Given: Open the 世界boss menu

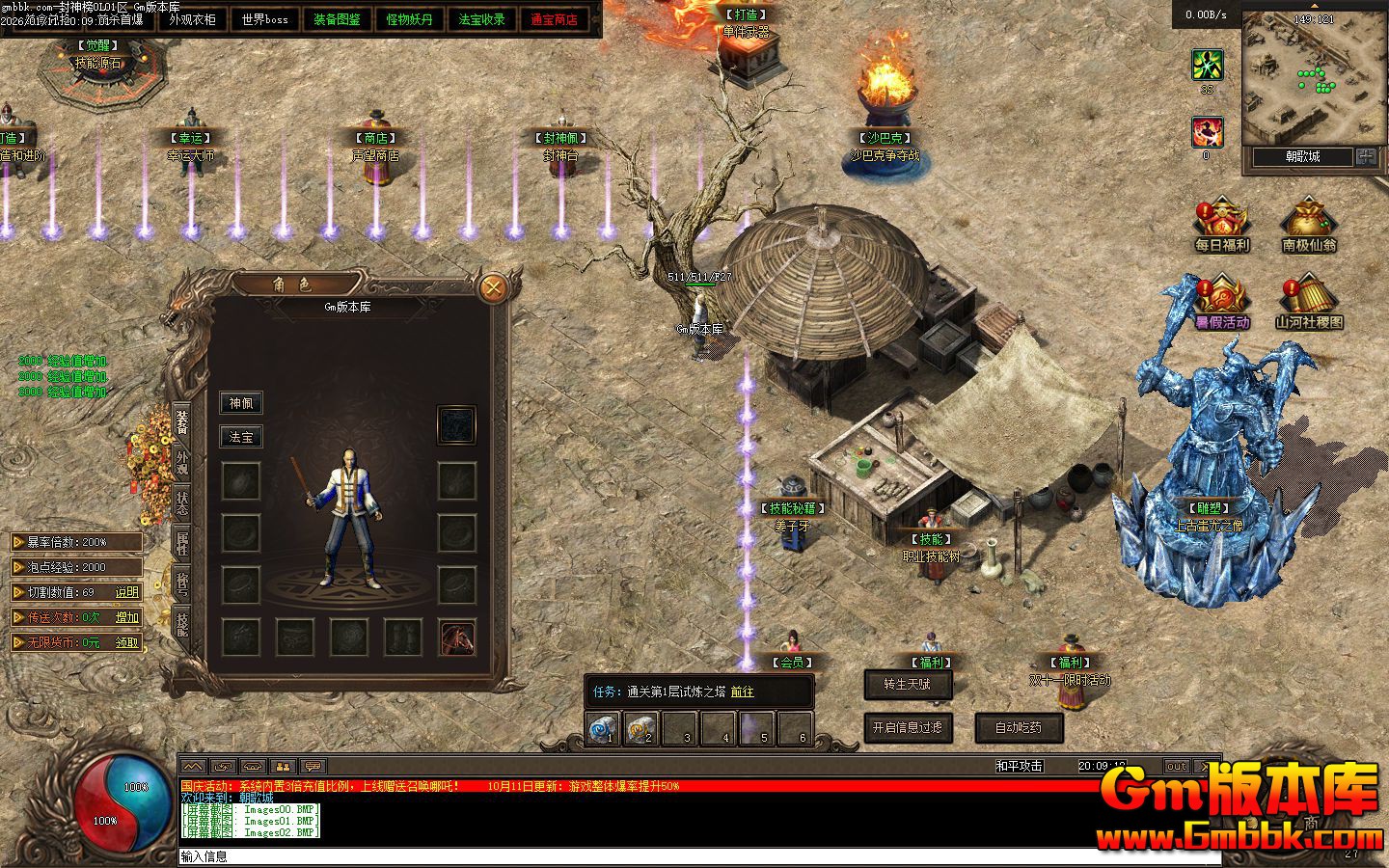Looking at the screenshot, I should tap(264, 18).
